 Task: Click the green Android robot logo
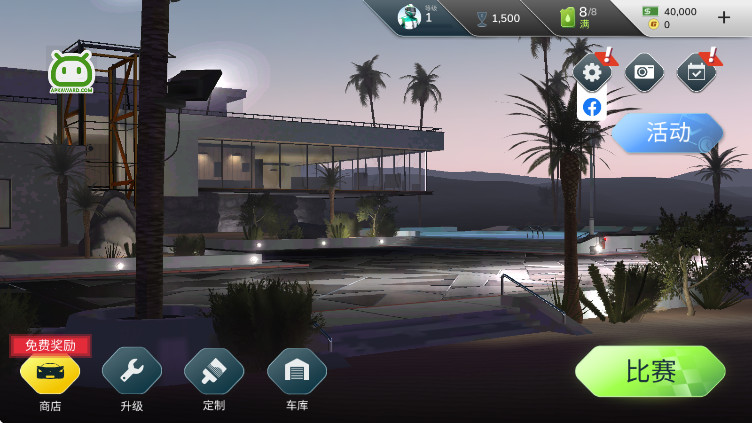[72, 72]
